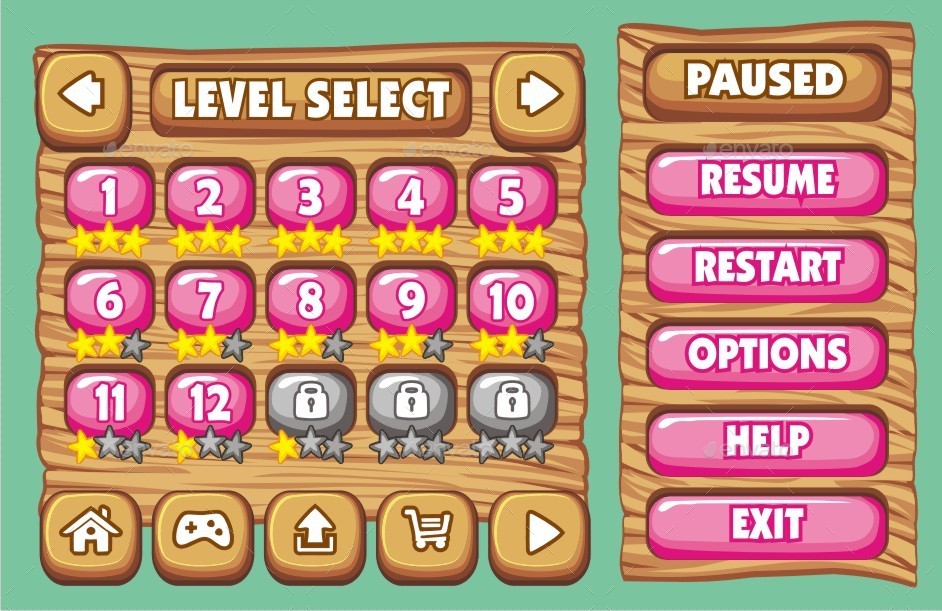942x611 pixels.
Task: Select level 1
Action: point(109,198)
